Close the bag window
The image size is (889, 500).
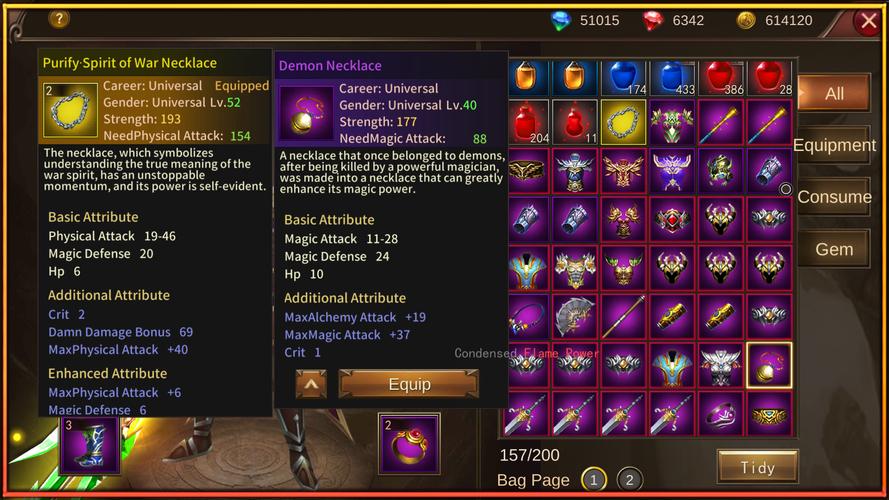867,21
